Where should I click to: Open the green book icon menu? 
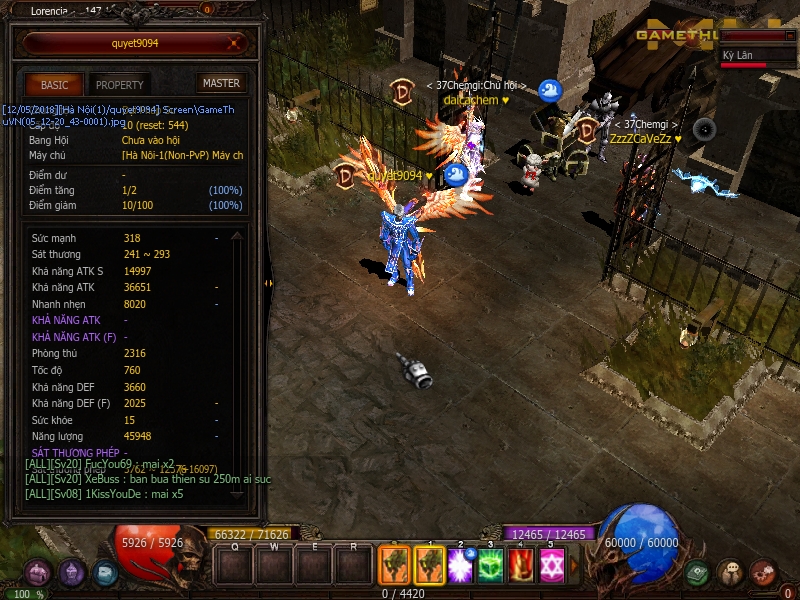697,573
